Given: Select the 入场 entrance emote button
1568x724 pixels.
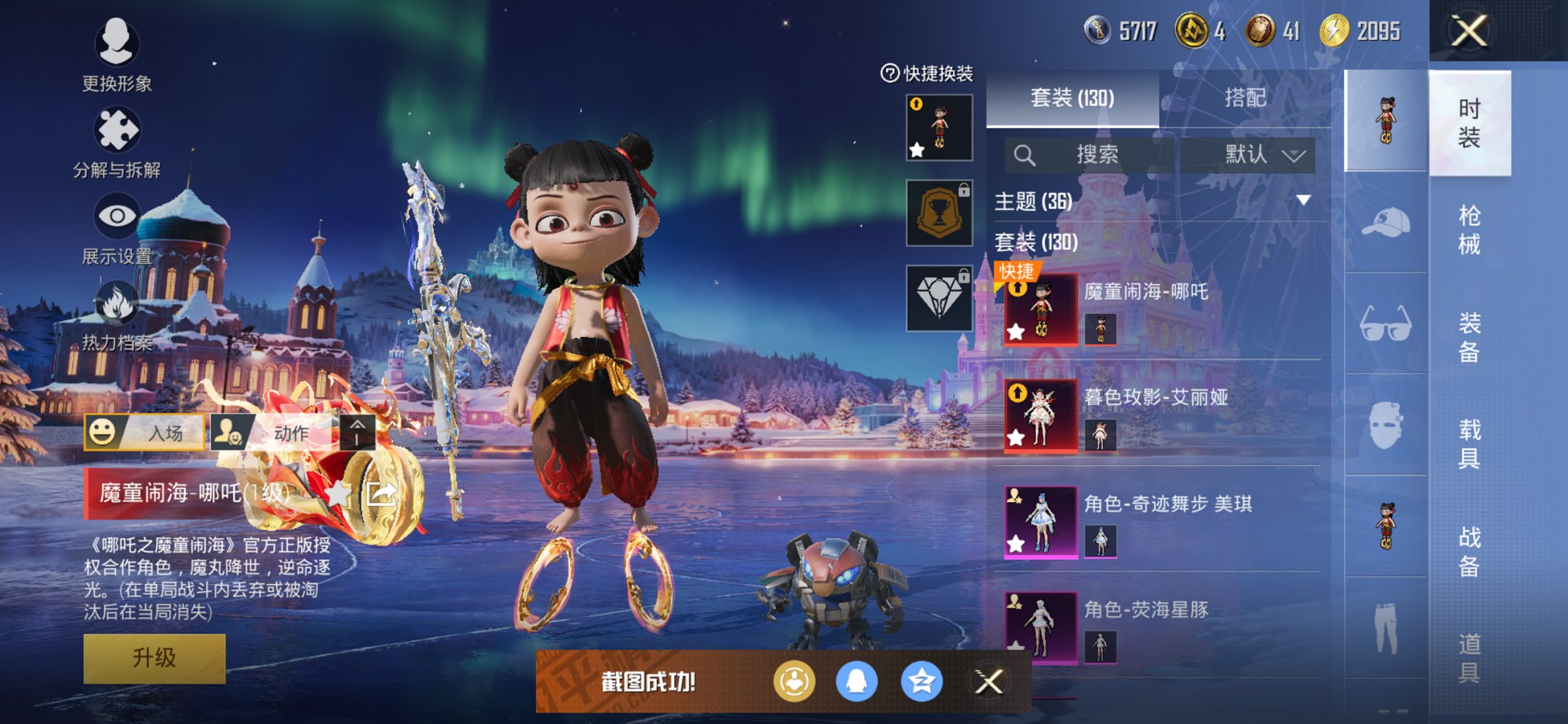Looking at the screenshot, I should click(x=144, y=433).
